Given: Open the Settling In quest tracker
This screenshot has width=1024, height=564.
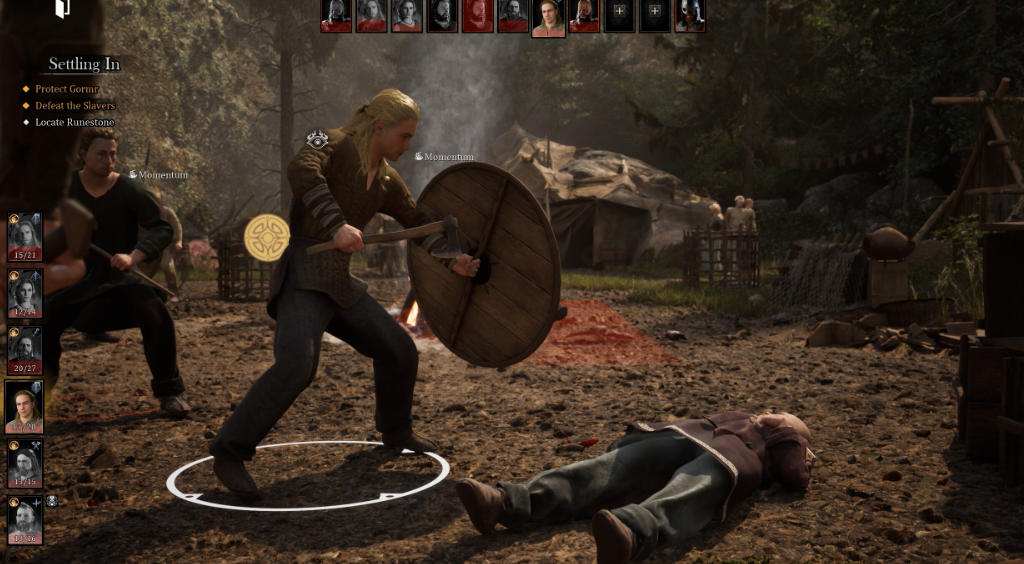Looking at the screenshot, I should [x=84, y=64].
